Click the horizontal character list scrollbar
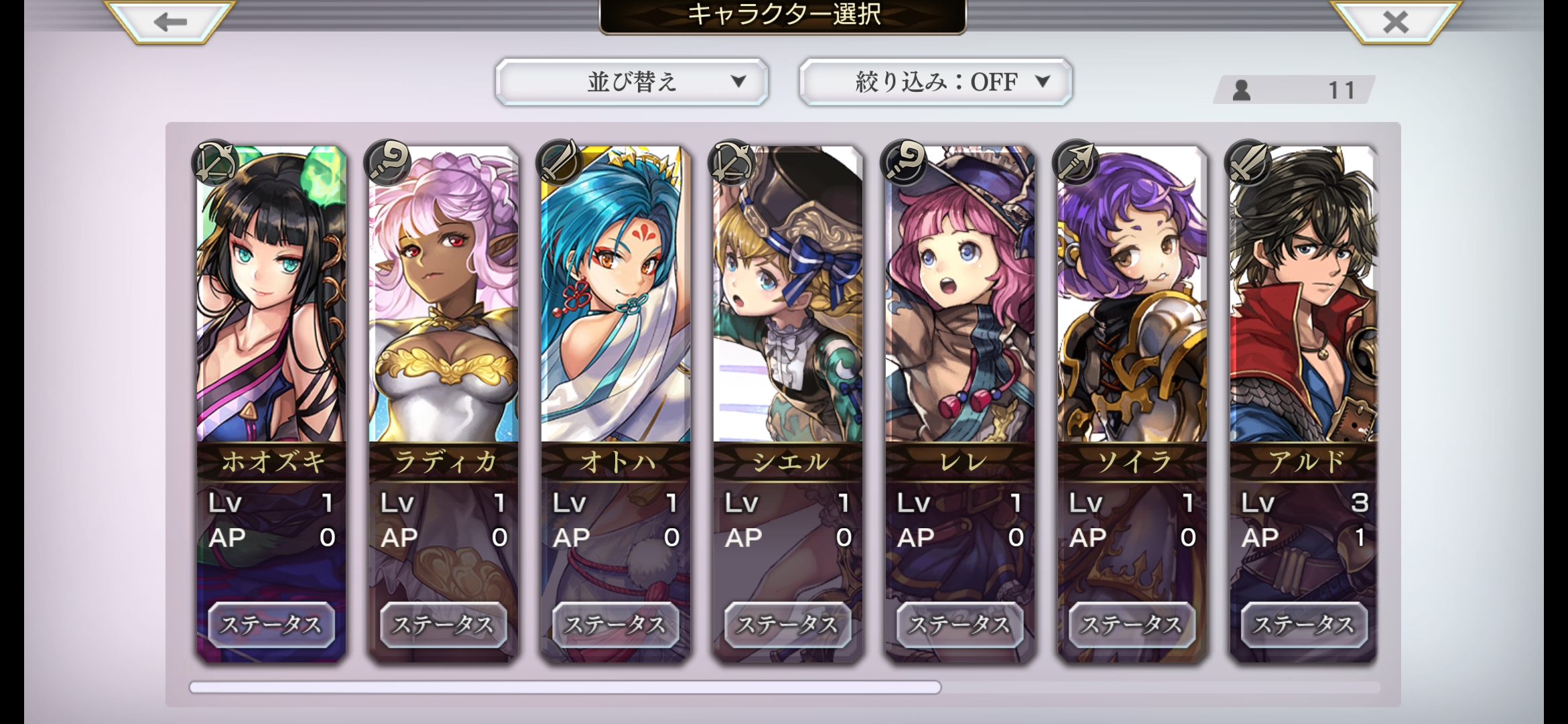Viewport: 1568px width, 724px height. 565,687
